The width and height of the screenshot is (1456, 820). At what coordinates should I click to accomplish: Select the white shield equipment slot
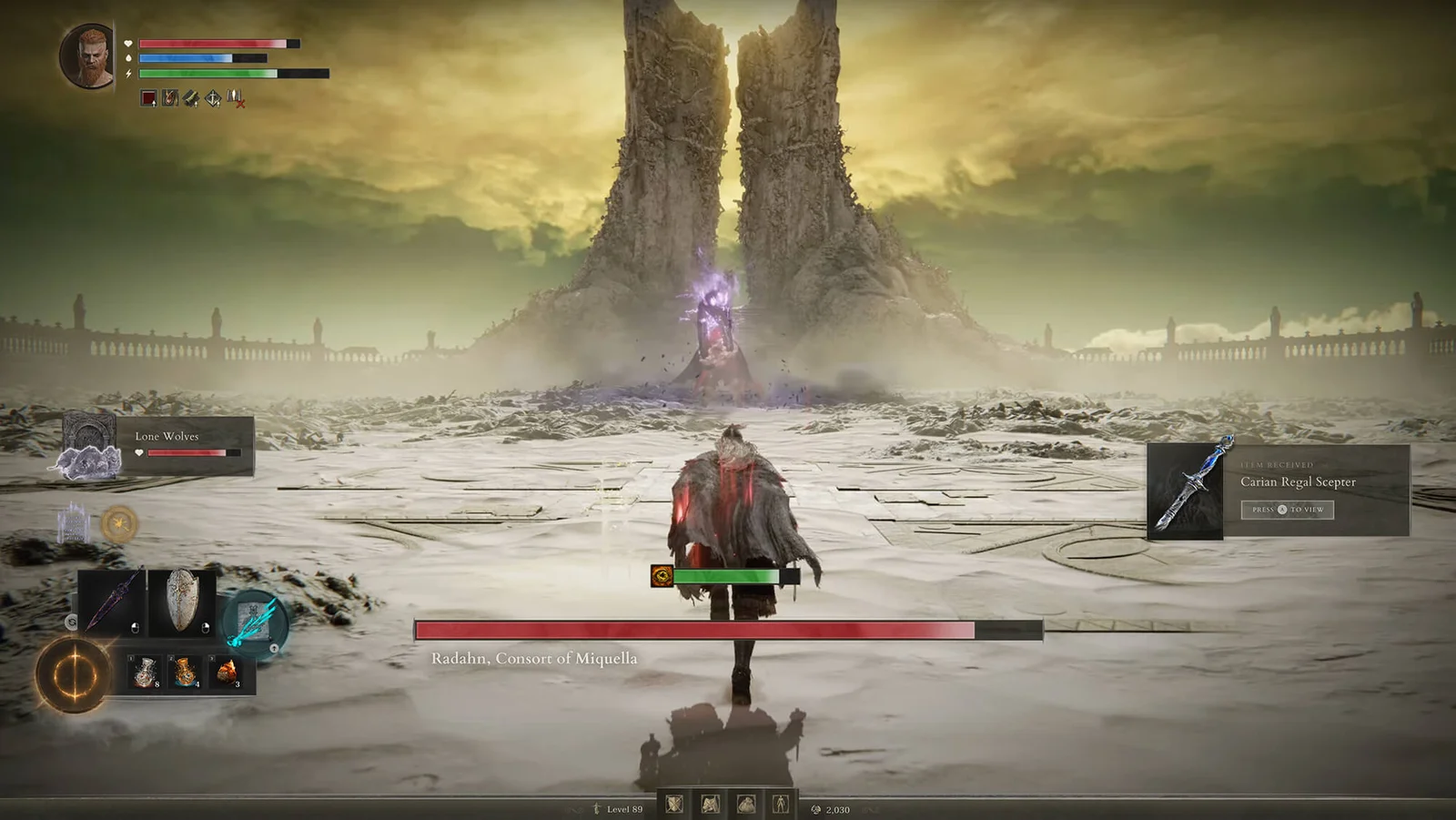point(182,601)
